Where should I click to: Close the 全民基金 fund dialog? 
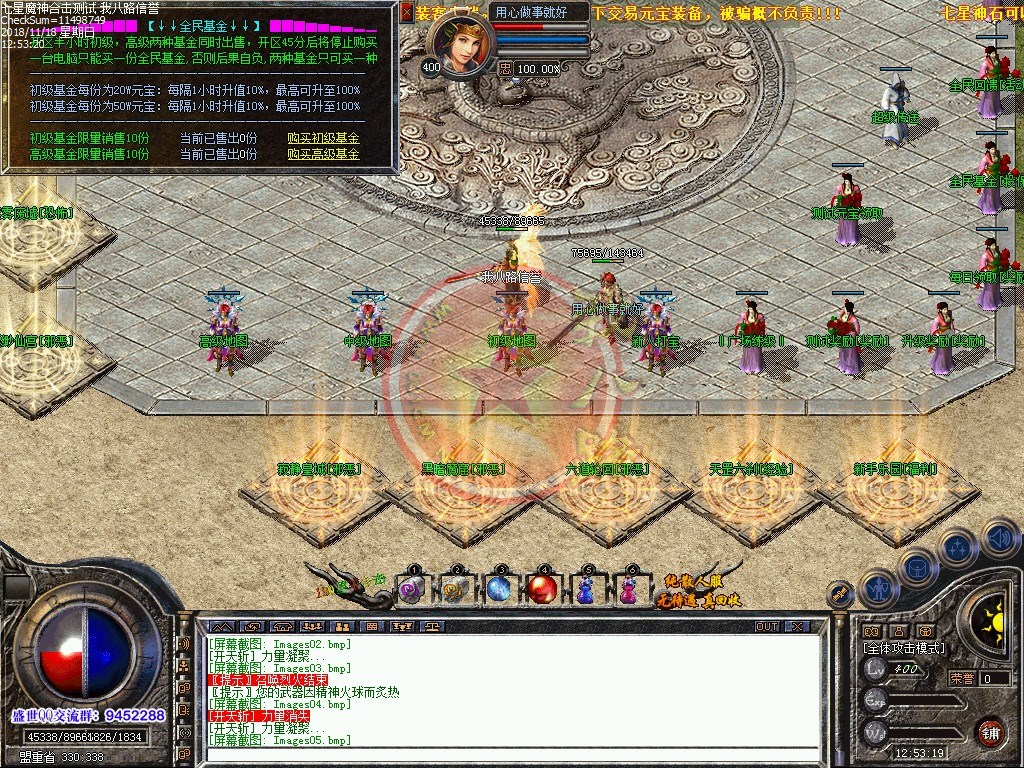tap(406, 13)
